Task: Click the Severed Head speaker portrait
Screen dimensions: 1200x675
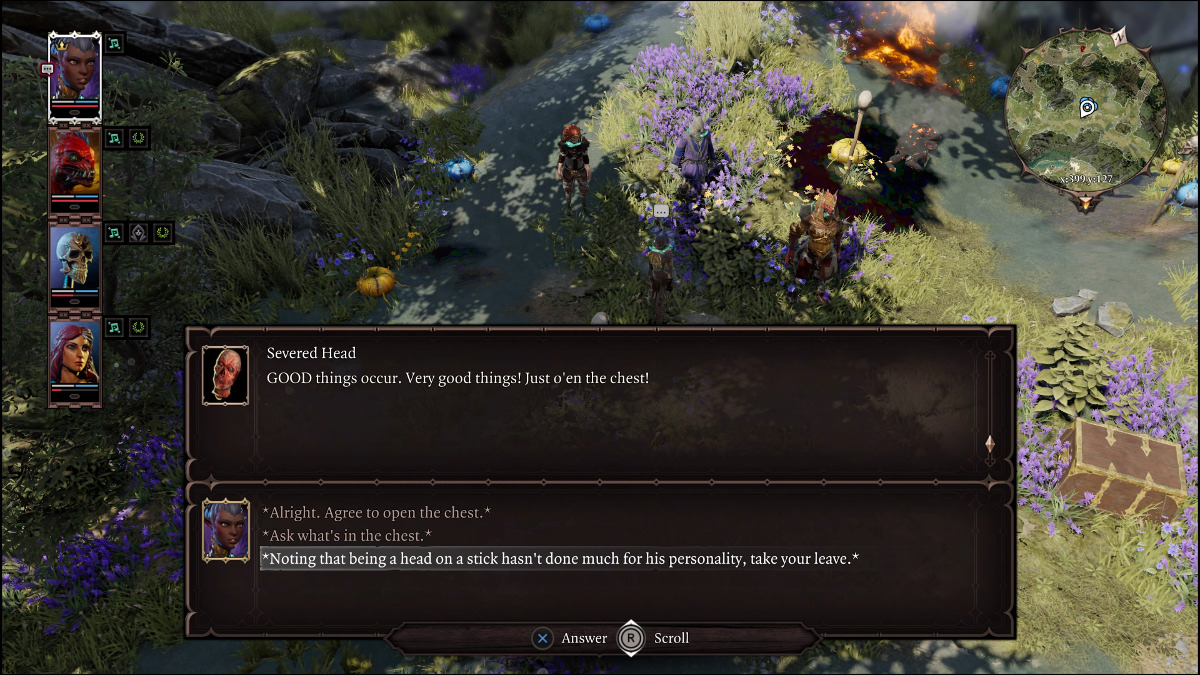Action: [225, 375]
